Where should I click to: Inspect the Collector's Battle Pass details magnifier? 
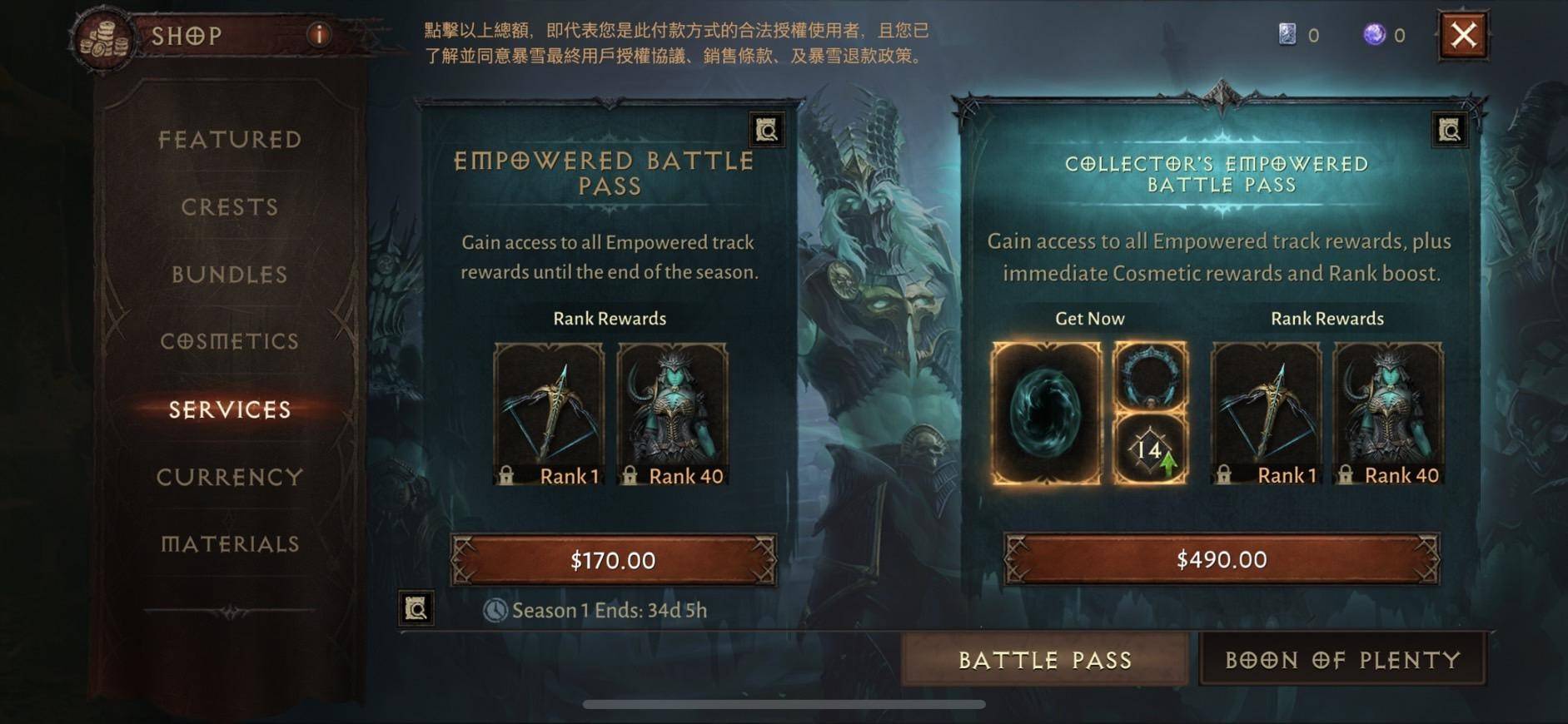pyautogui.click(x=1449, y=130)
